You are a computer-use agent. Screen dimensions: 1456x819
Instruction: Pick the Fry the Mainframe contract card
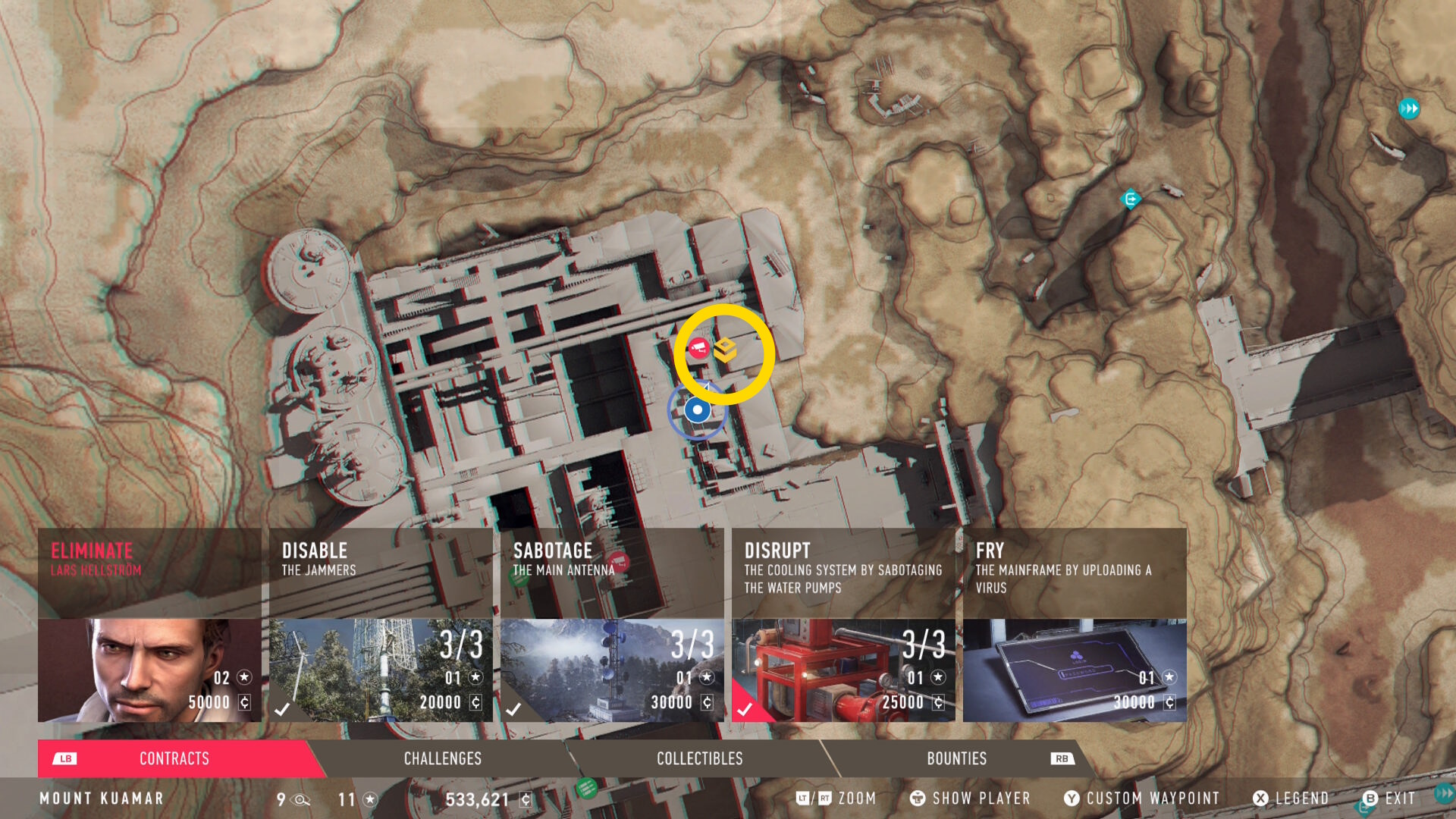tap(1075, 625)
